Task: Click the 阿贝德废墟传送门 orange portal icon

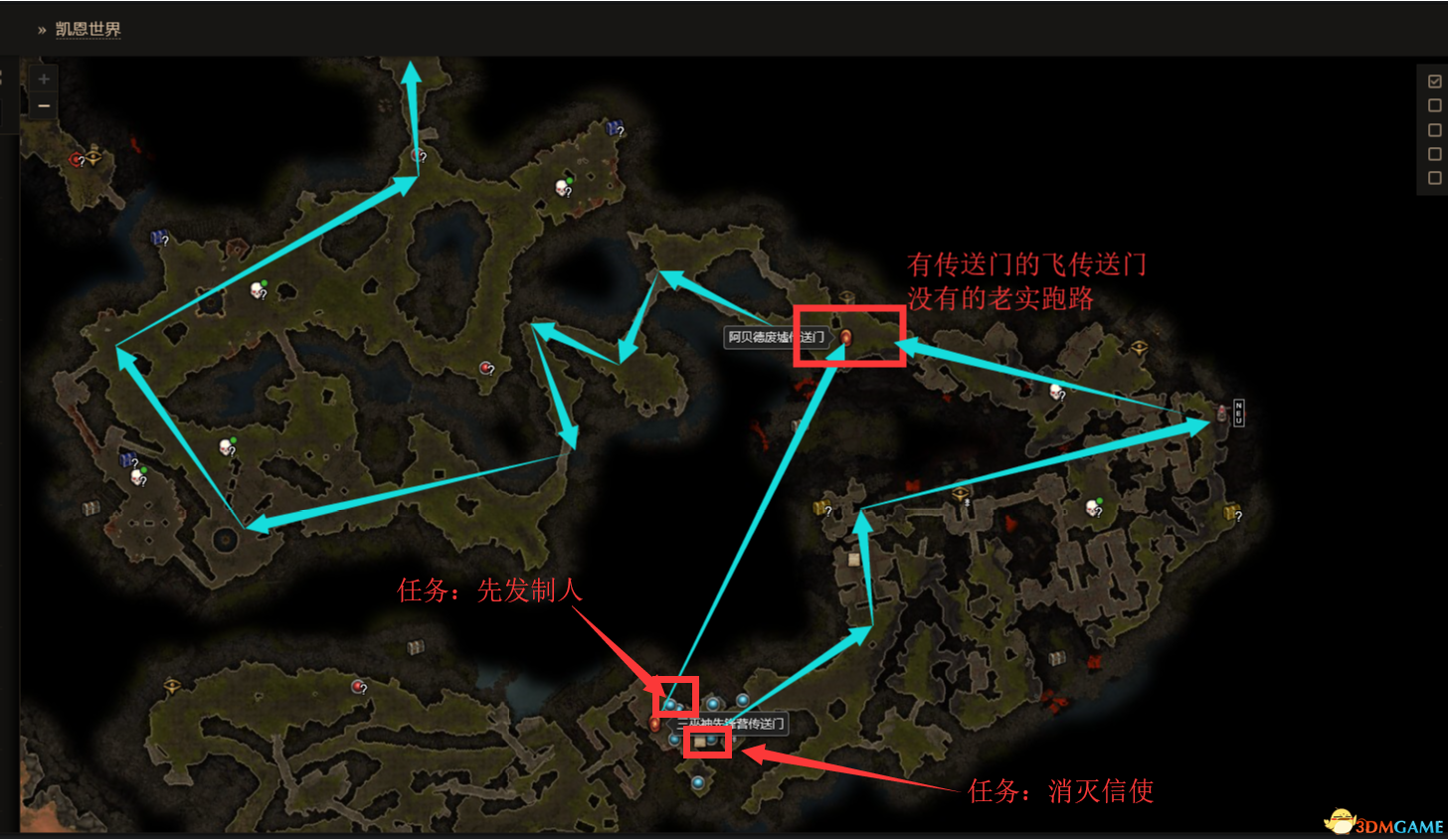Action: tap(844, 339)
